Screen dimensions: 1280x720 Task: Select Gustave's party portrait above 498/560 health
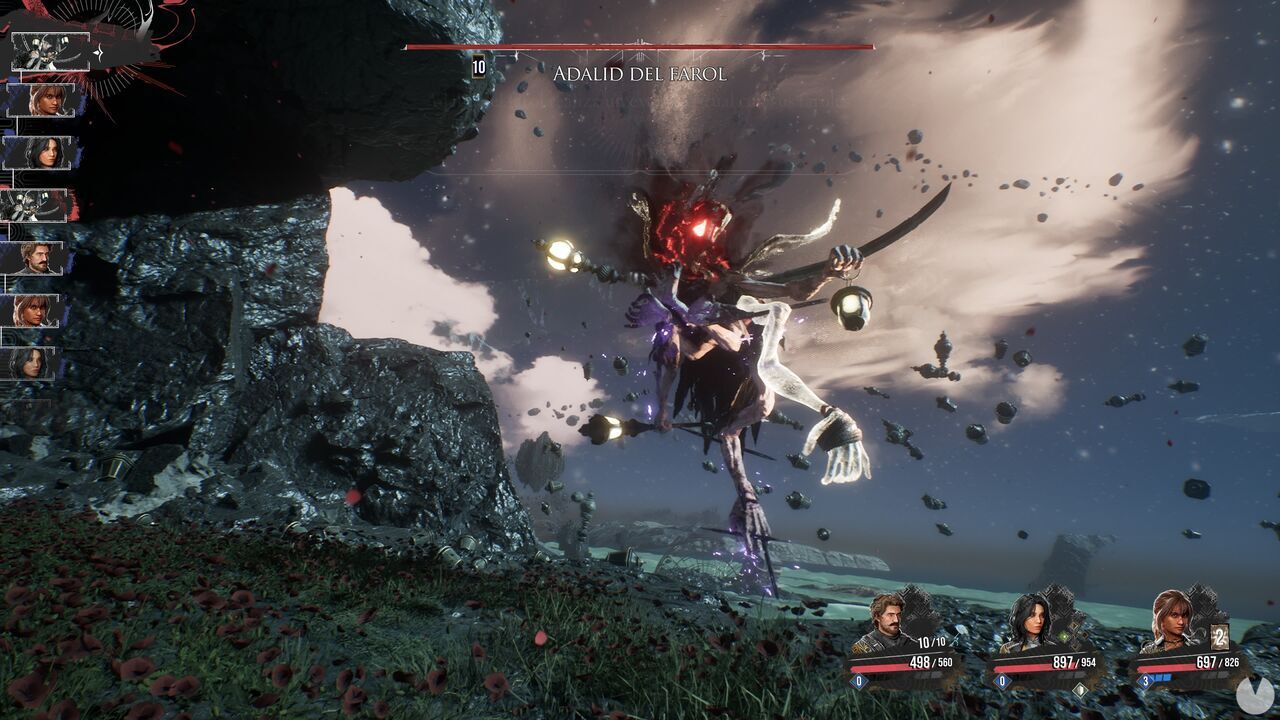click(886, 622)
